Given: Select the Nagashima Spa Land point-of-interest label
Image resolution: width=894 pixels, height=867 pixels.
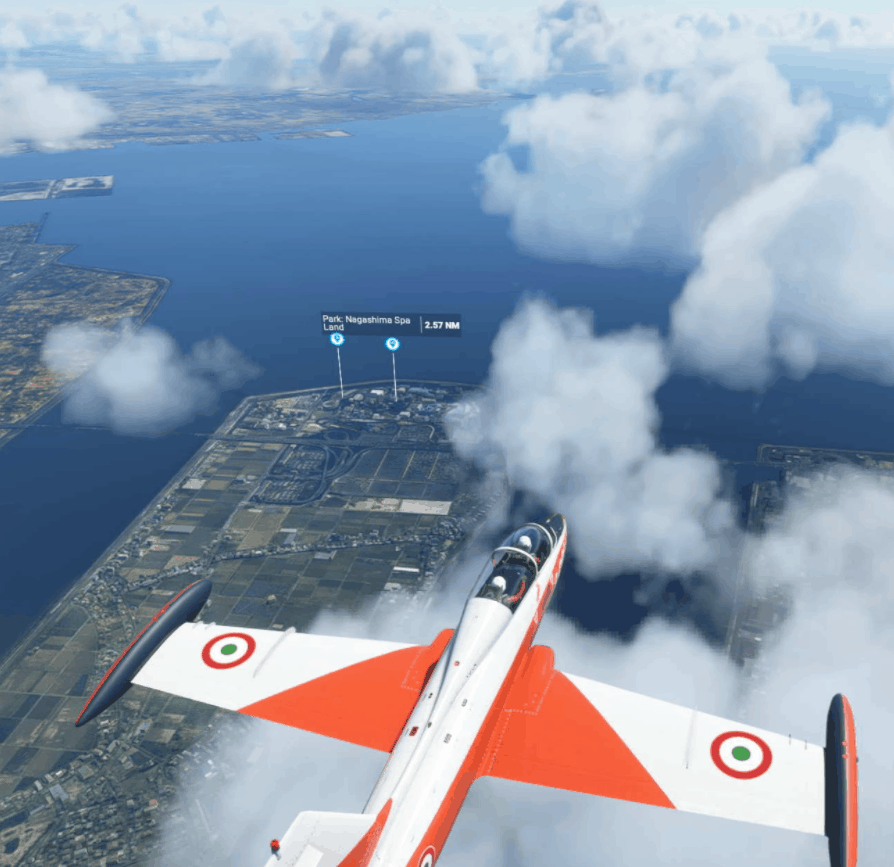Looking at the screenshot, I should point(368,323).
